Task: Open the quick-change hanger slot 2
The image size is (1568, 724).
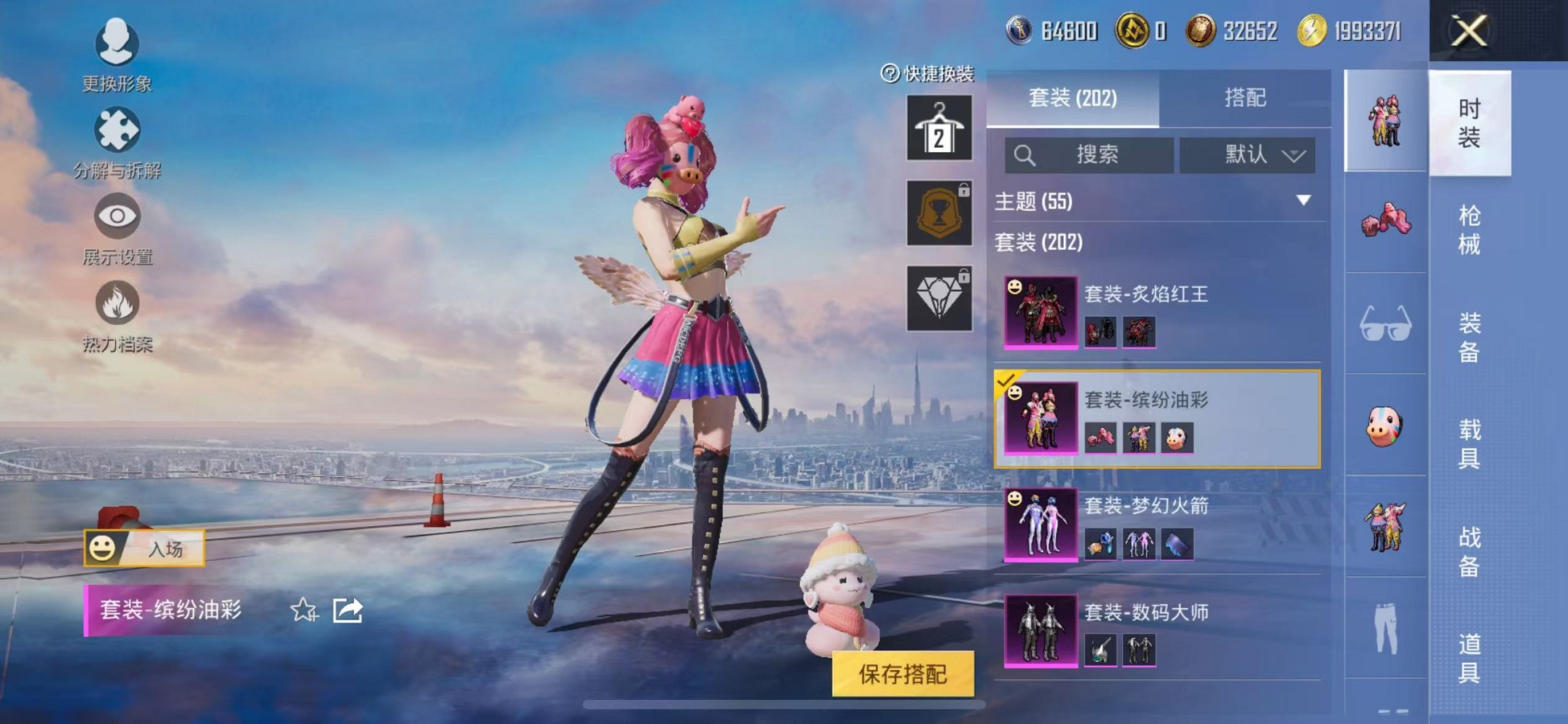Action: tap(938, 128)
